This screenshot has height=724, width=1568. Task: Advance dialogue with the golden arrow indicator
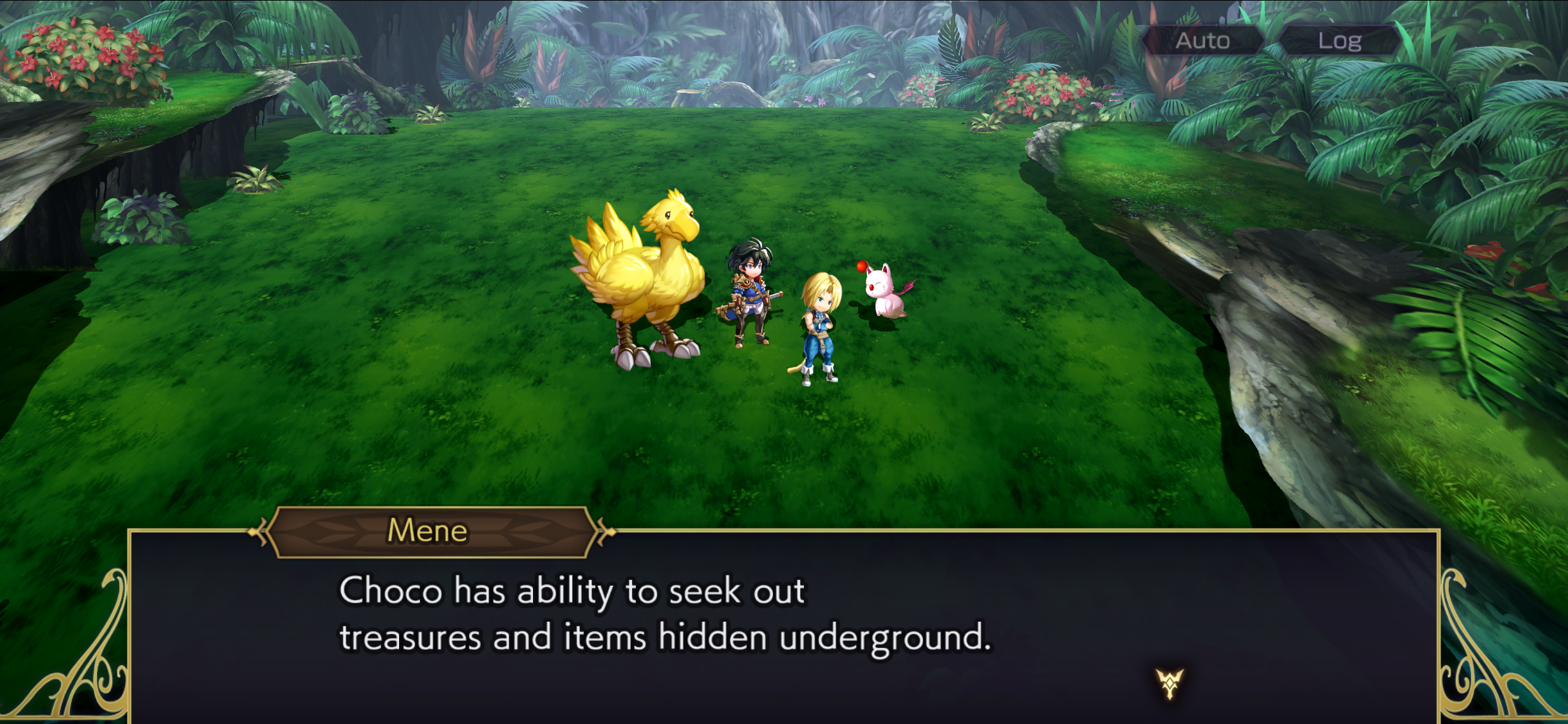[1169, 683]
